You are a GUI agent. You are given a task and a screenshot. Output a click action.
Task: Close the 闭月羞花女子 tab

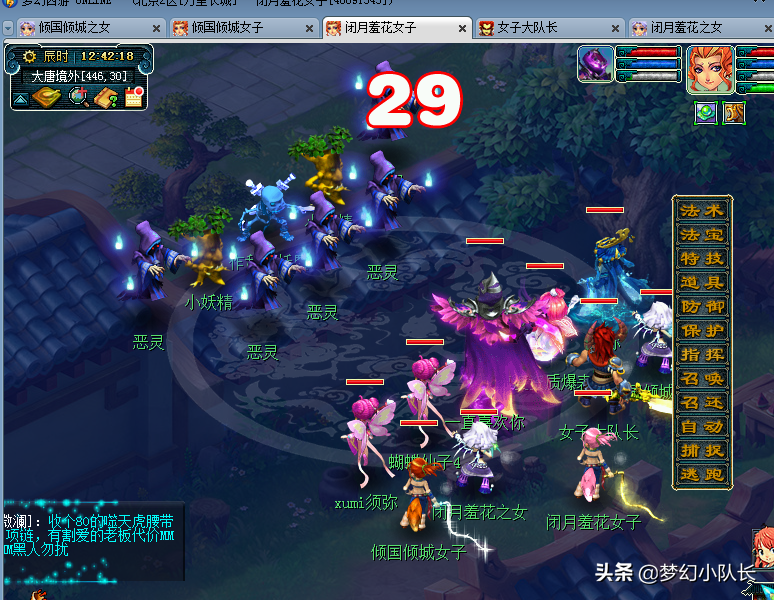(x=463, y=28)
